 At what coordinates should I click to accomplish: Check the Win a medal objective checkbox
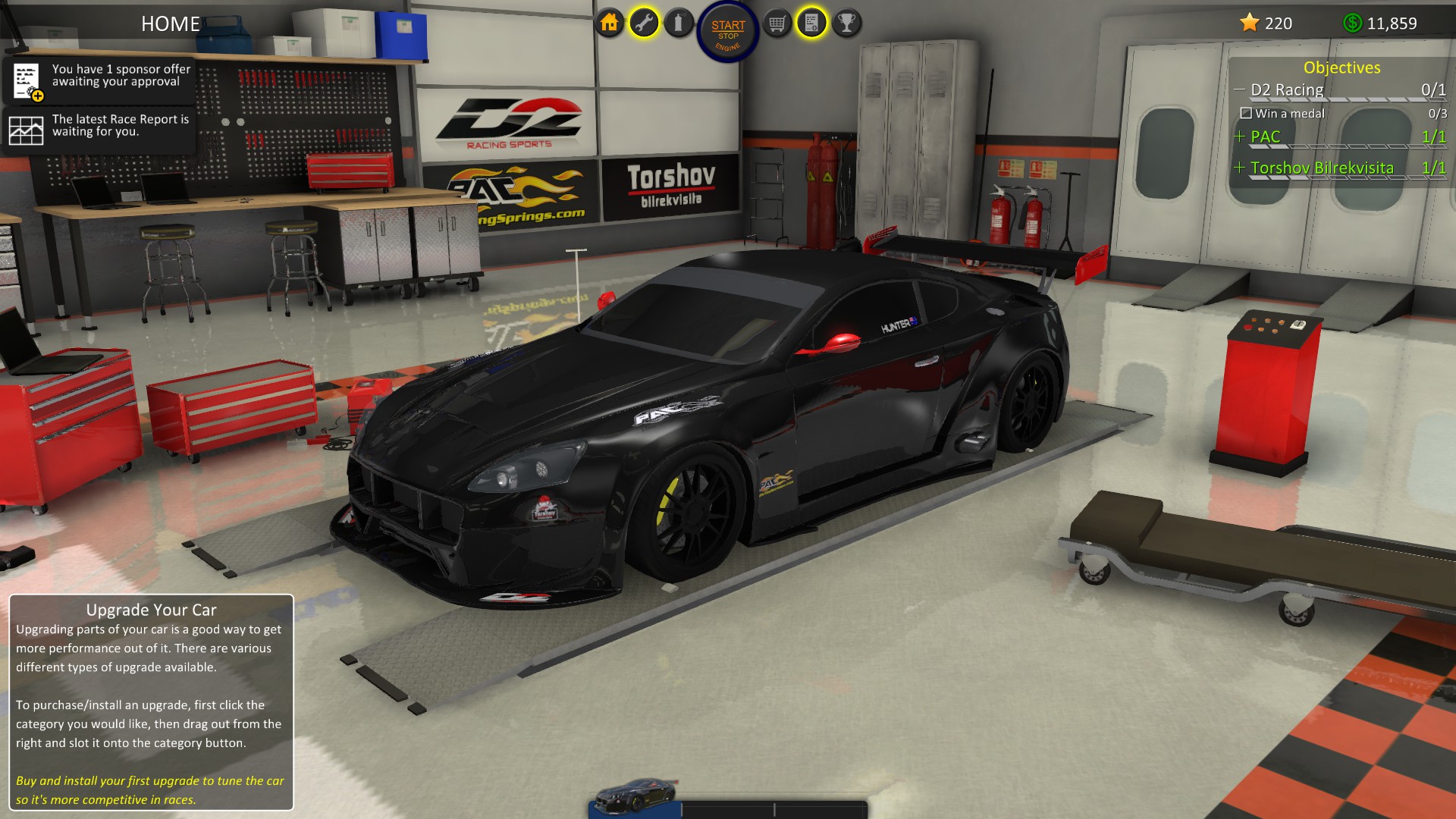click(x=1247, y=113)
